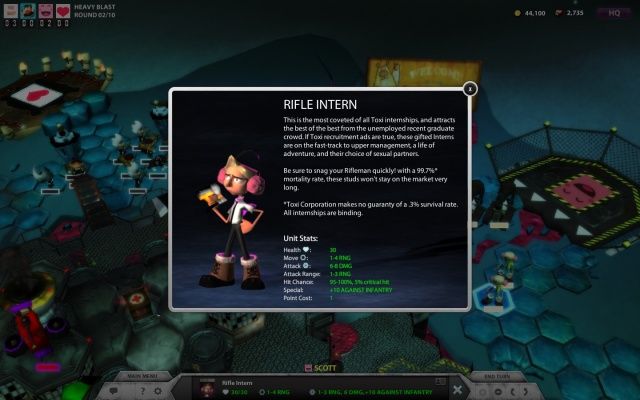Open help with the question mark icon
The image size is (640, 400).
click(x=141, y=390)
